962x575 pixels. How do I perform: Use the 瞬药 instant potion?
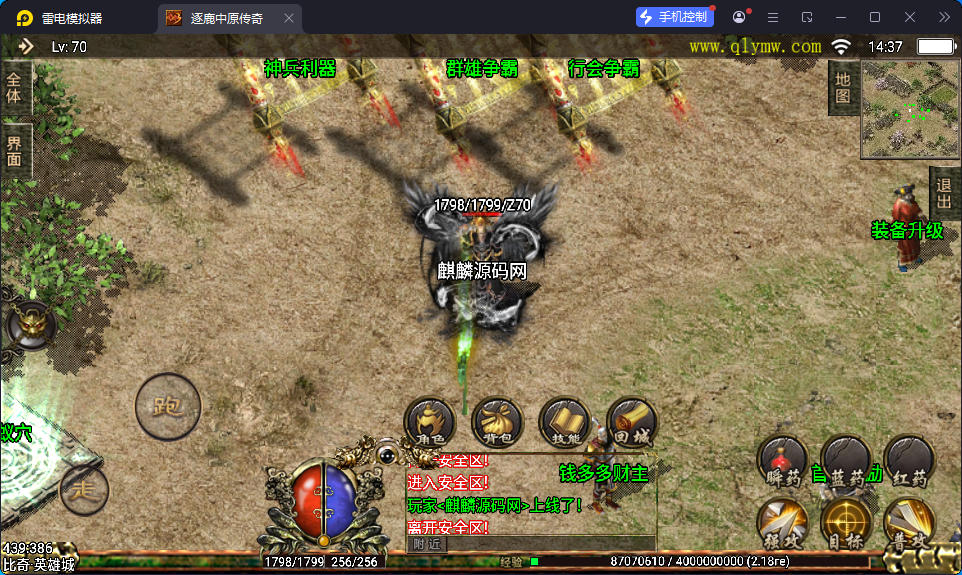tap(783, 461)
